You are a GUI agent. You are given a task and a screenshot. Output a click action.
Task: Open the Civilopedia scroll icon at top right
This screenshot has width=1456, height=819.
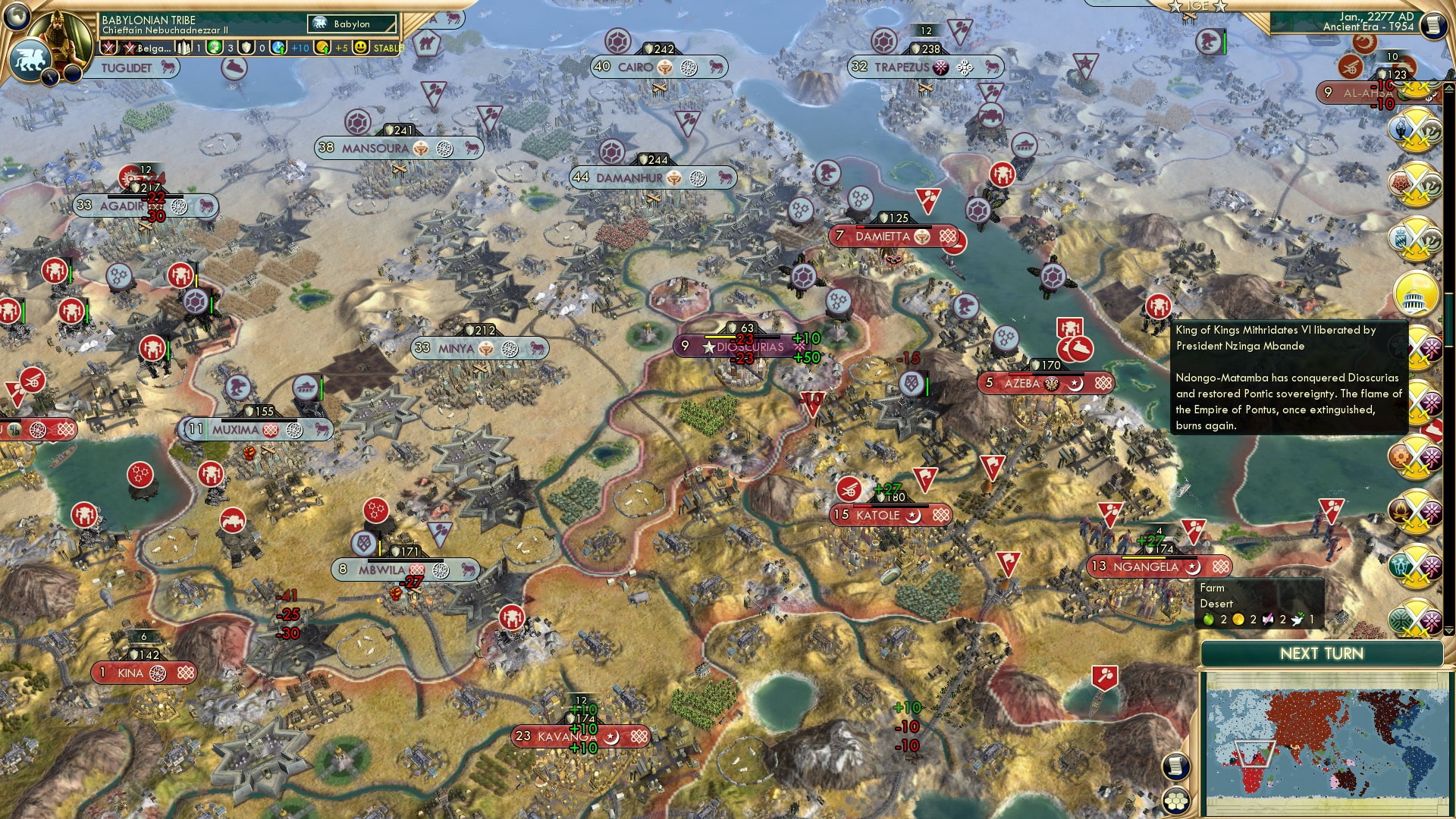pos(1433,26)
